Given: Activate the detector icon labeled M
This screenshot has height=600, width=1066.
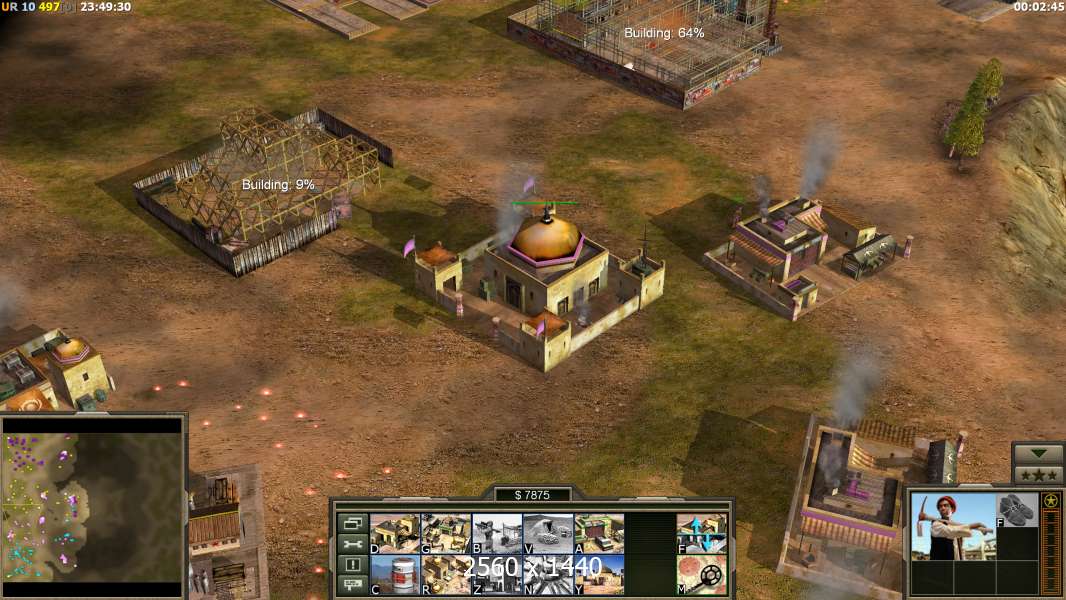Looking at the screenshot, I should click(701, 574).
